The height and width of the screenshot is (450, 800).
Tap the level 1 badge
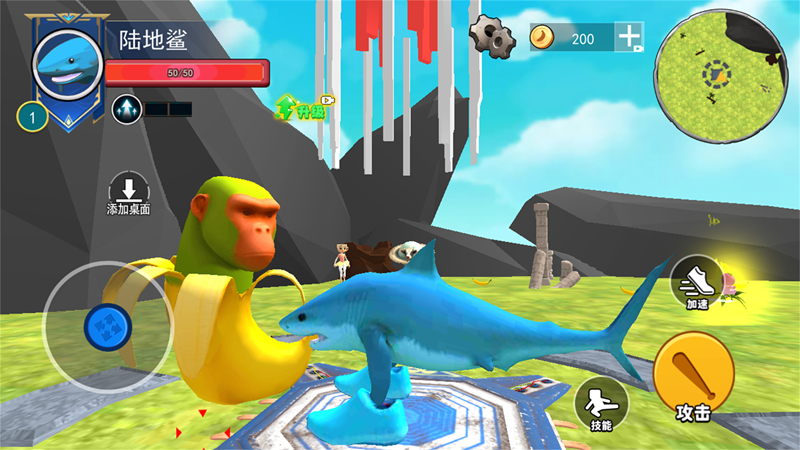click(x=33, y=119)
